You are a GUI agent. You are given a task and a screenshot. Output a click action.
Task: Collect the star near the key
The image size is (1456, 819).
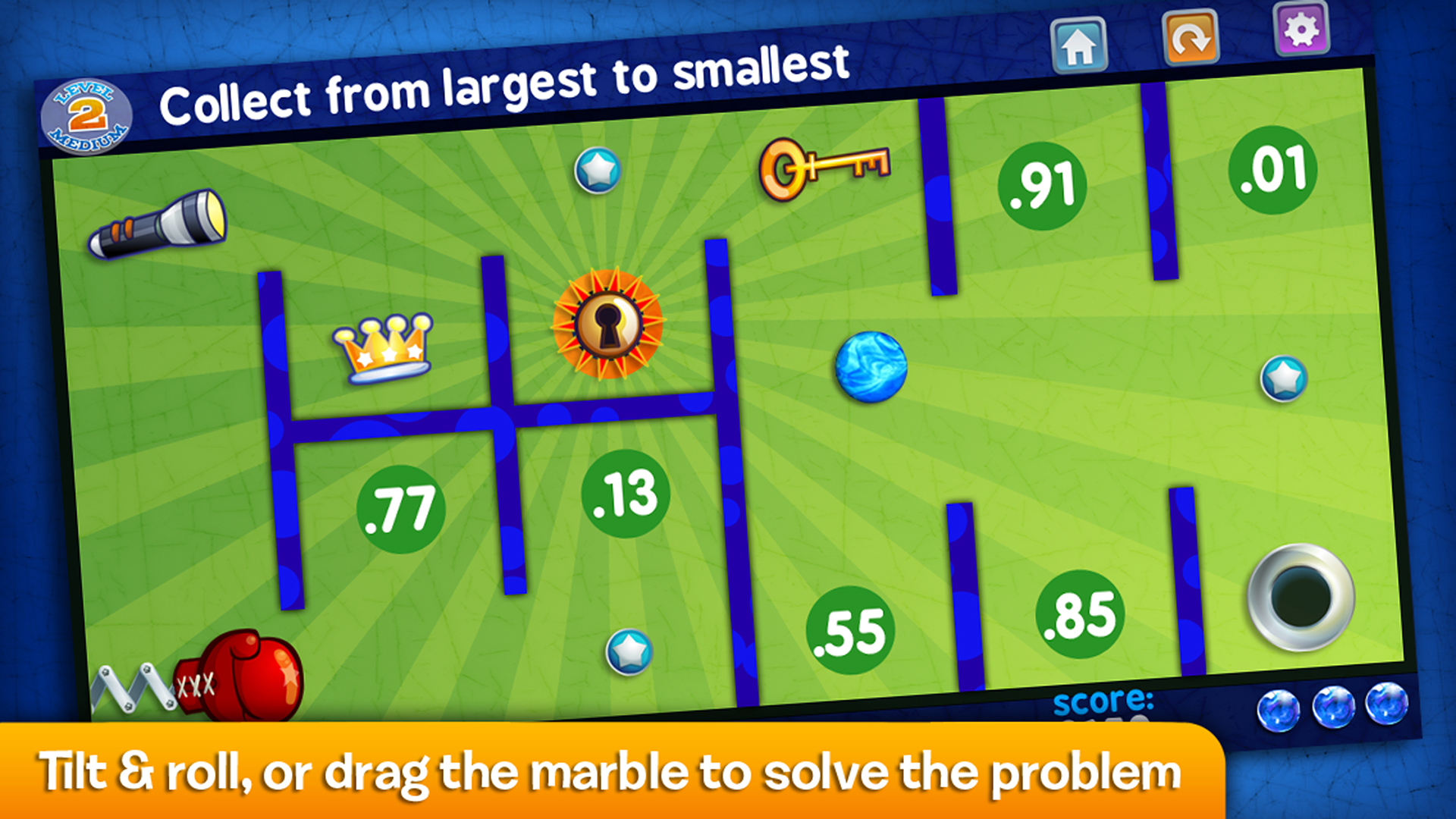pos(597,168)
